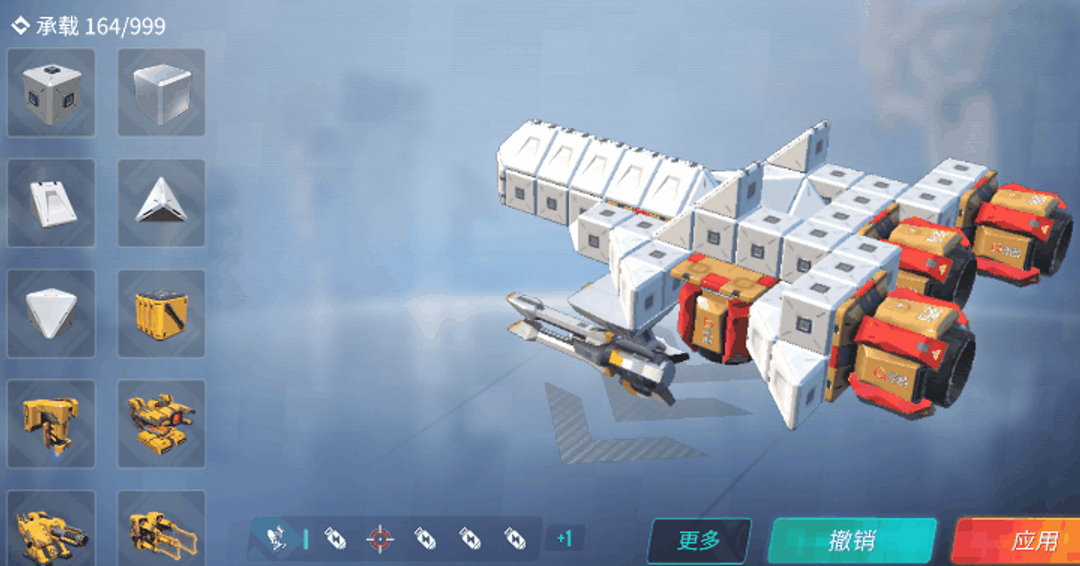
Task: Choose the plain silver cube block
Action: (161, 93)
